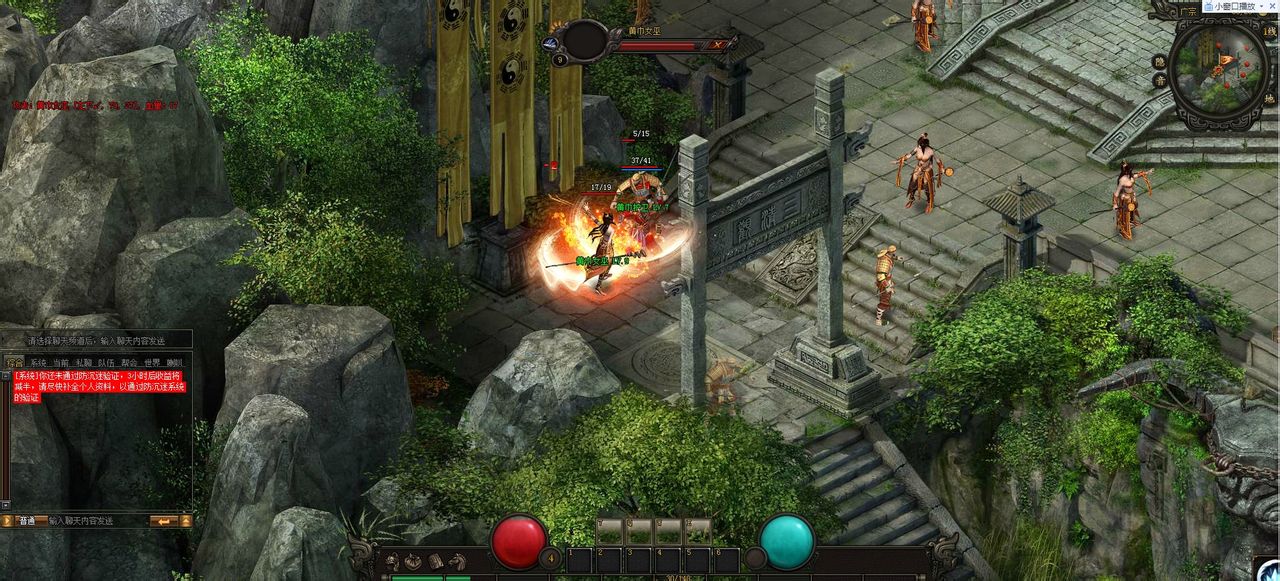Open the 当前 chat channel tab

tap(61, 363)
